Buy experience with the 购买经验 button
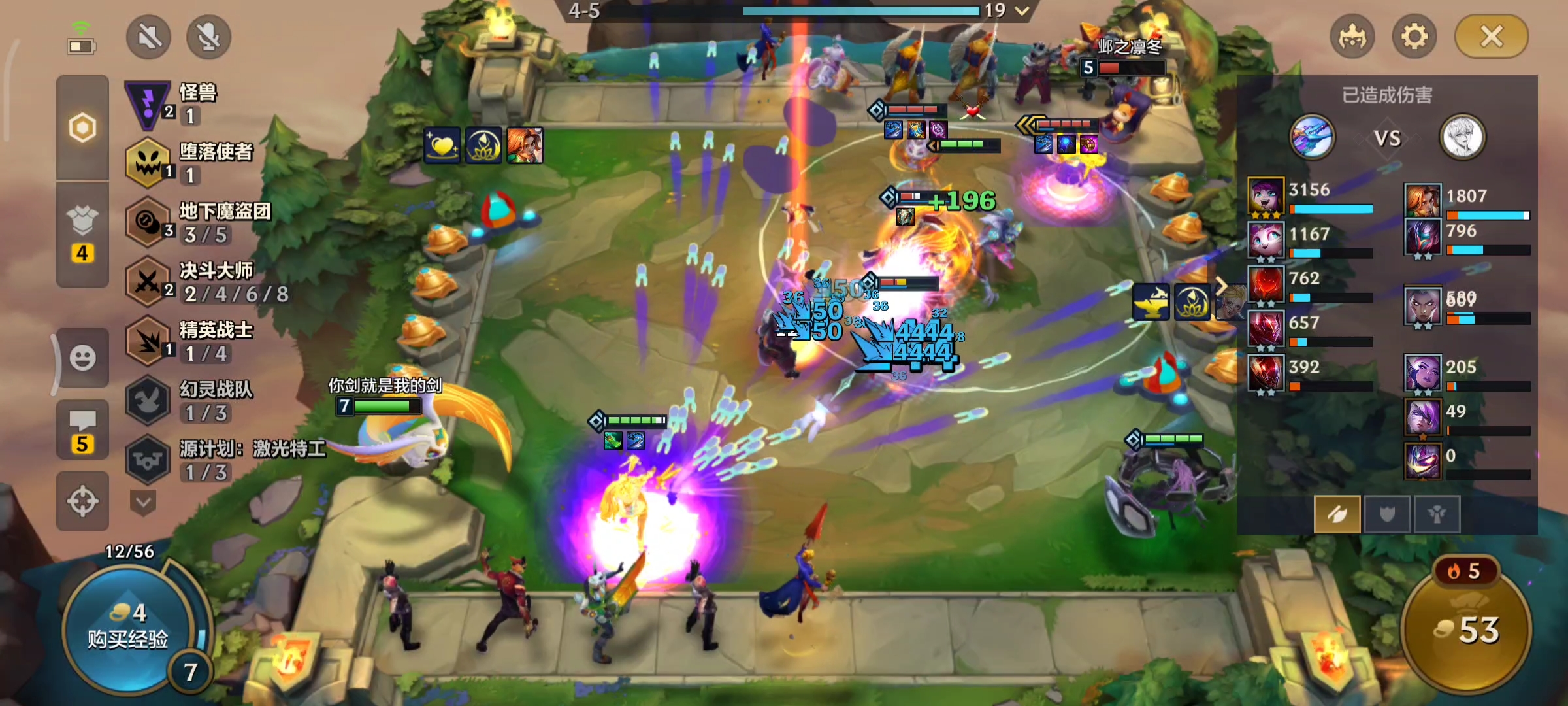The image size is (1568, 706). coord(127,629)
